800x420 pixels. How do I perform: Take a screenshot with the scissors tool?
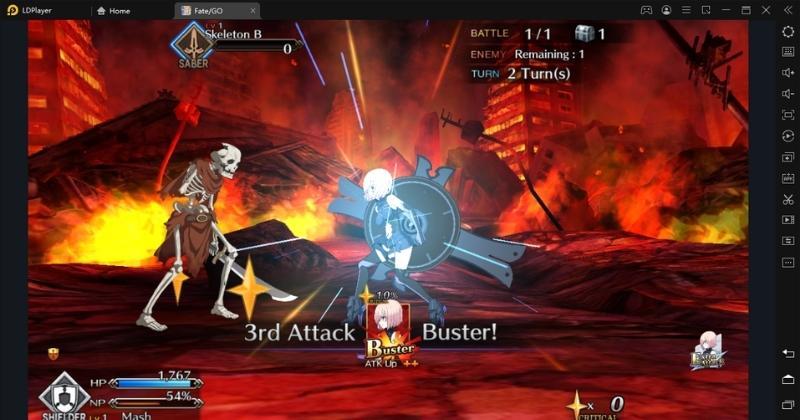[x=788, y=199]
